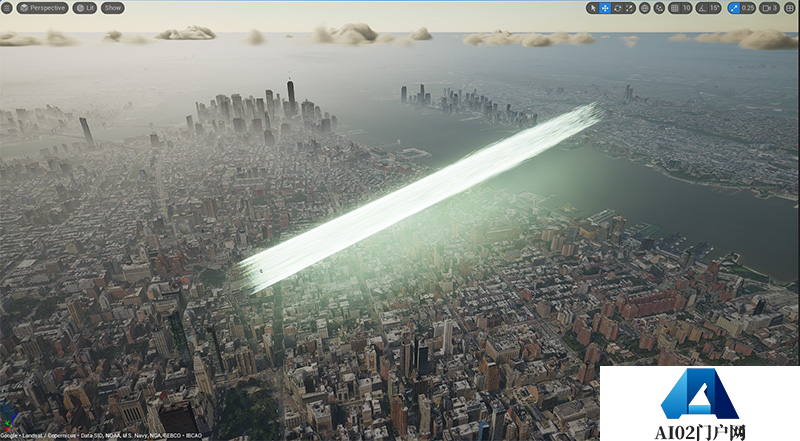
Task: Open the camera speed setting
Action: (770, 8)
